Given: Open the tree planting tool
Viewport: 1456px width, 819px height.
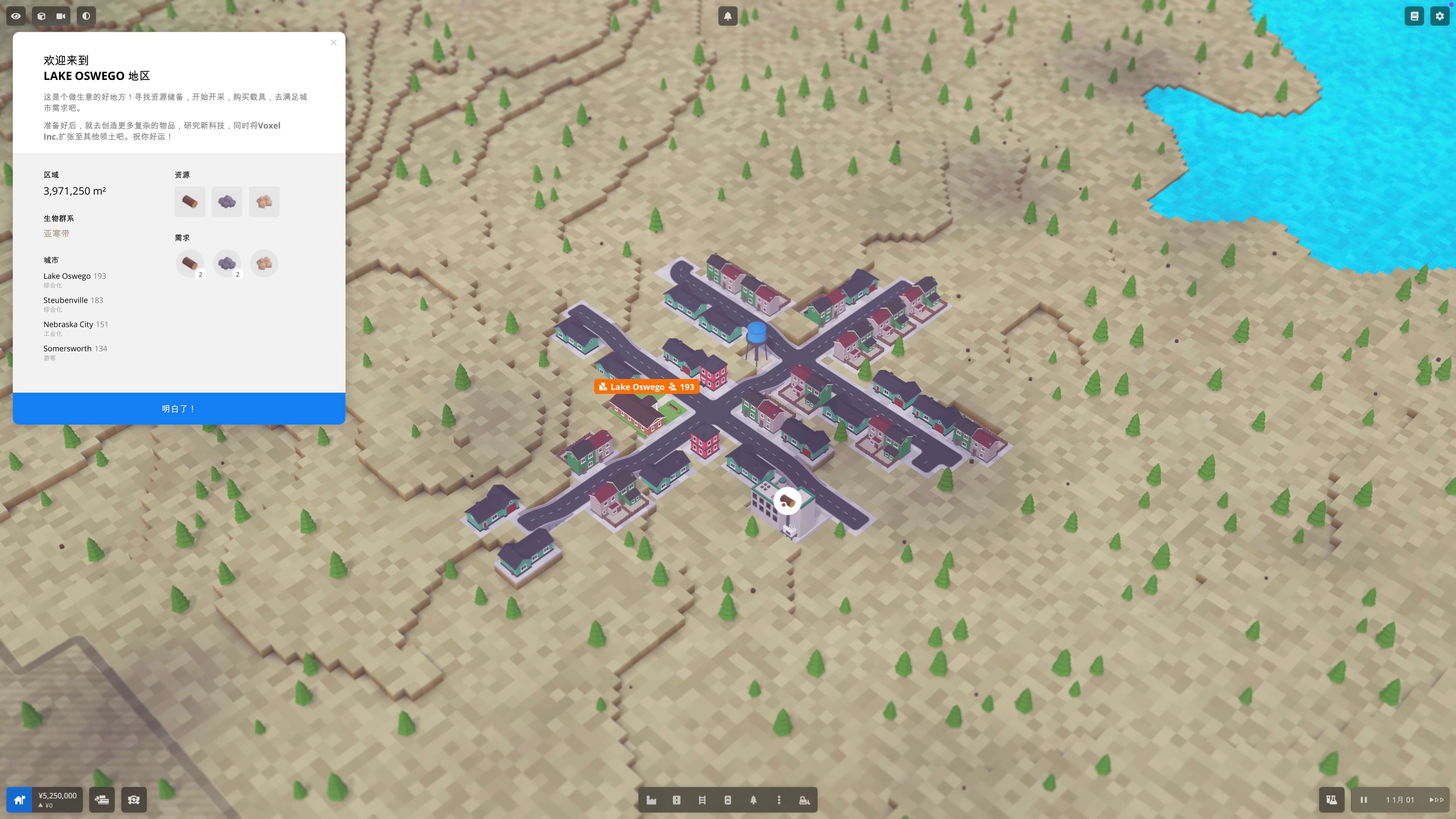Looking at the screenshot, I should [754, 800].
